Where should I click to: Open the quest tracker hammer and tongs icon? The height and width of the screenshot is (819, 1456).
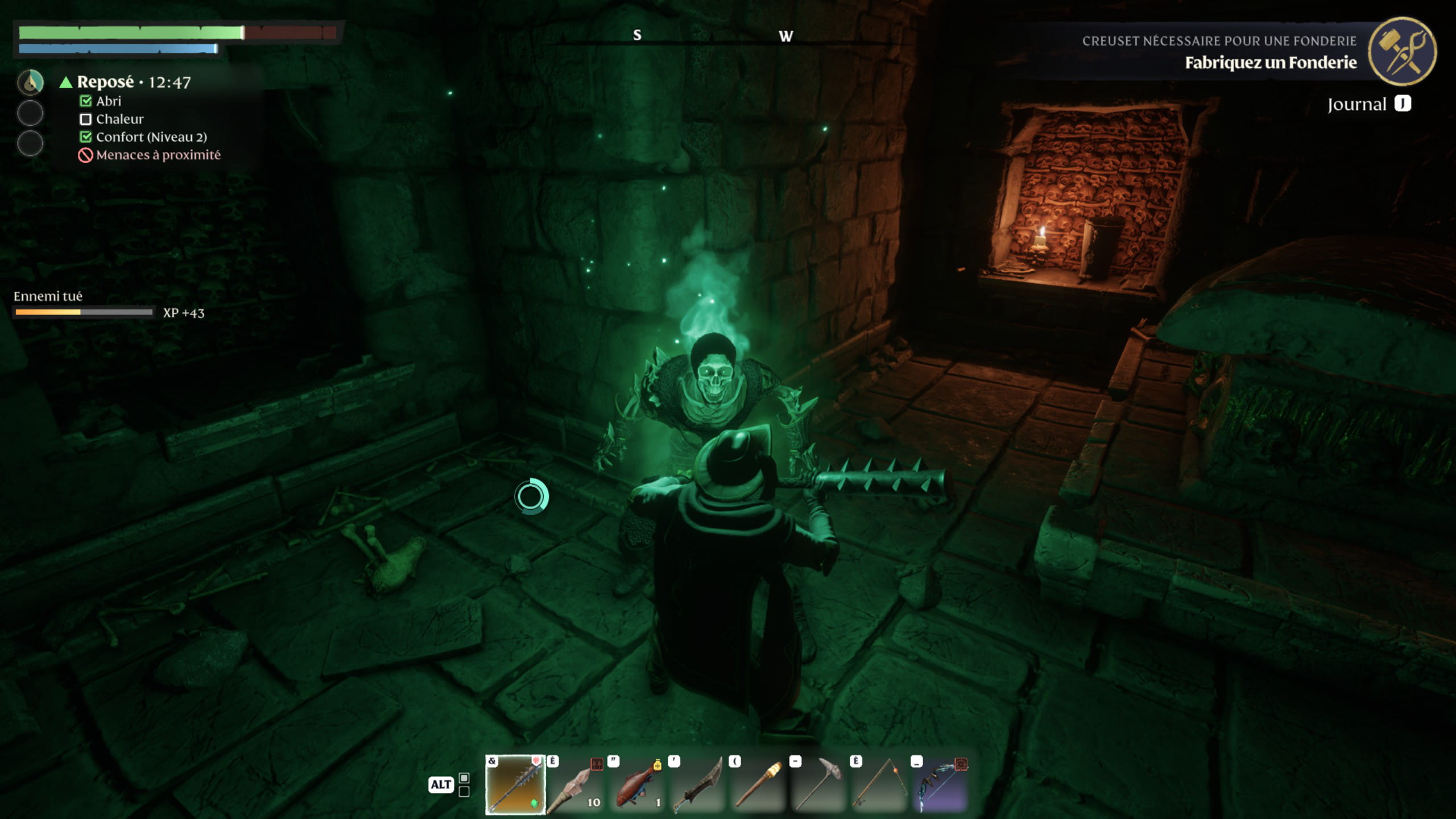pyautogui.click(x=1402, y=51)
